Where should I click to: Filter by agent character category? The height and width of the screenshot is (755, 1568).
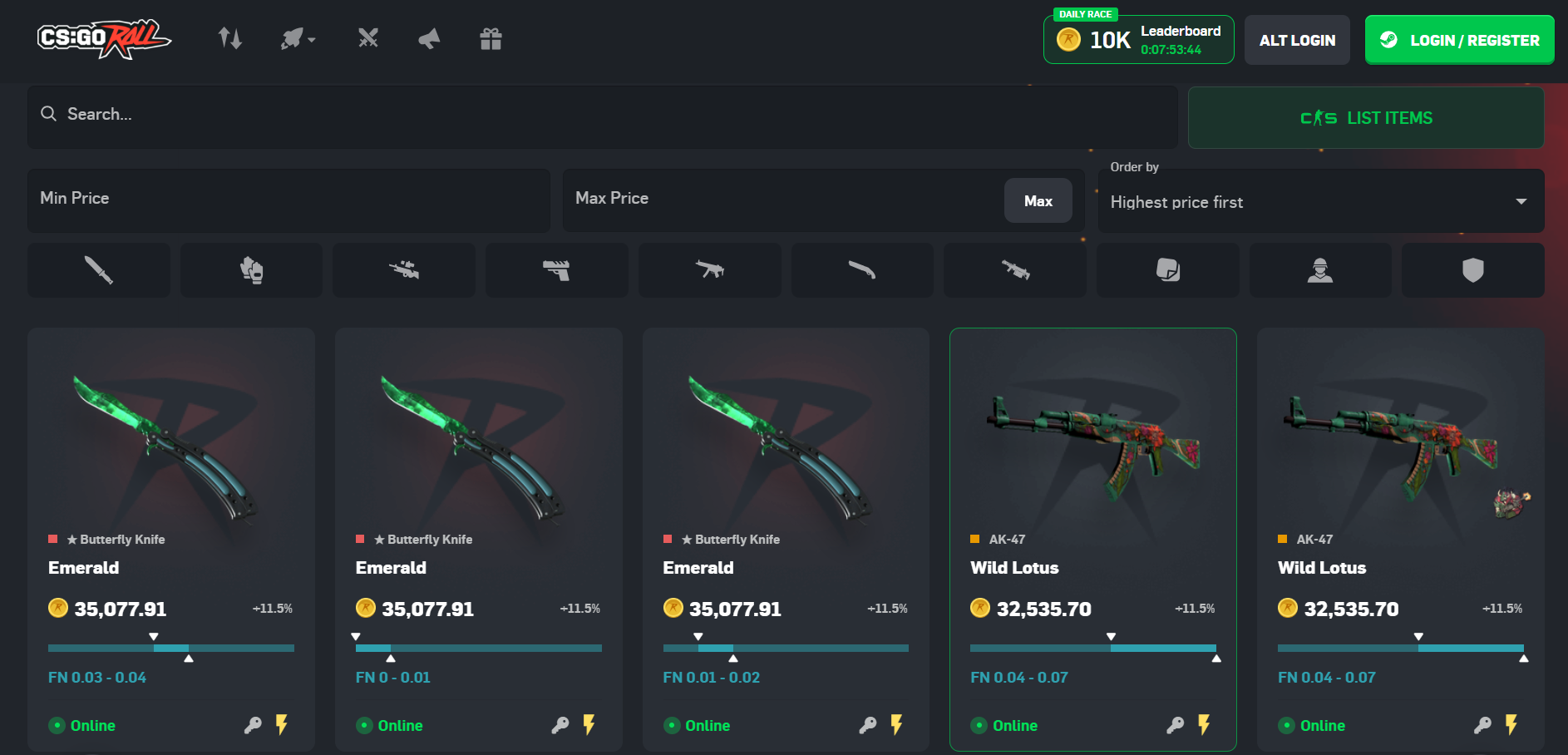[x=1319, y=270]
